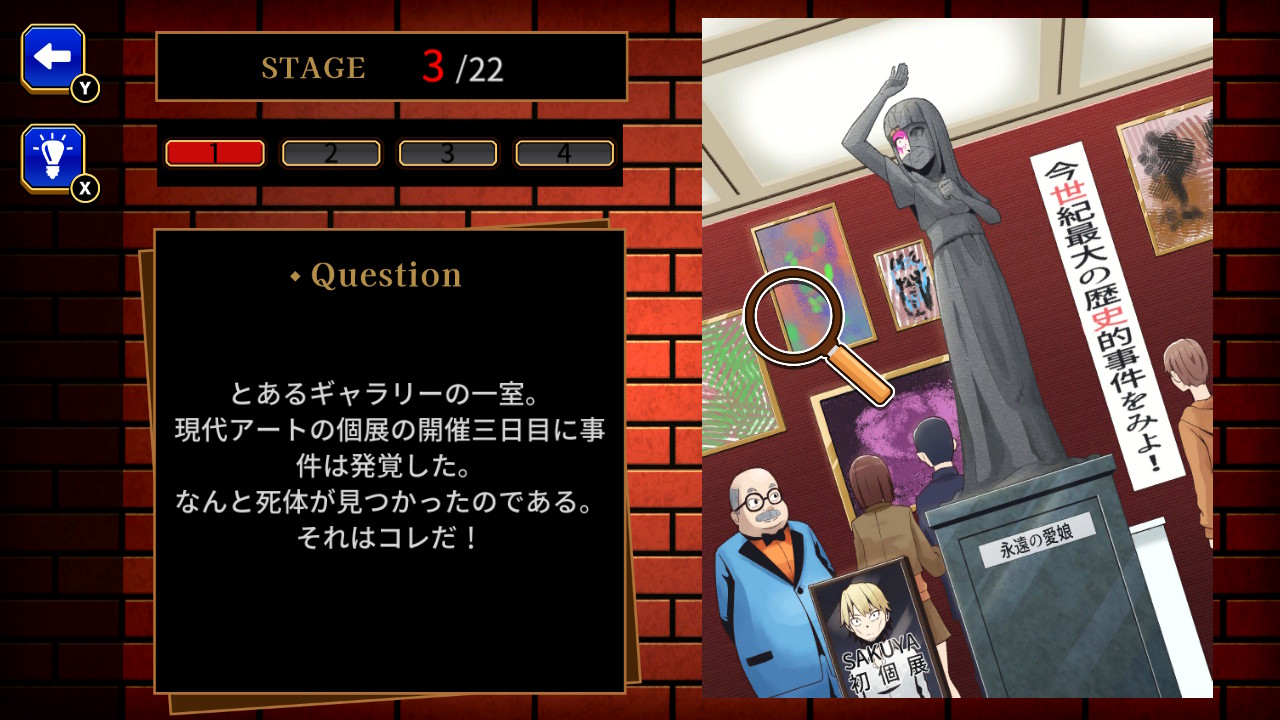Select question tab 1
Viewport: 1280px width, 720px height.
pyautogui.click(x=215, y=153)
